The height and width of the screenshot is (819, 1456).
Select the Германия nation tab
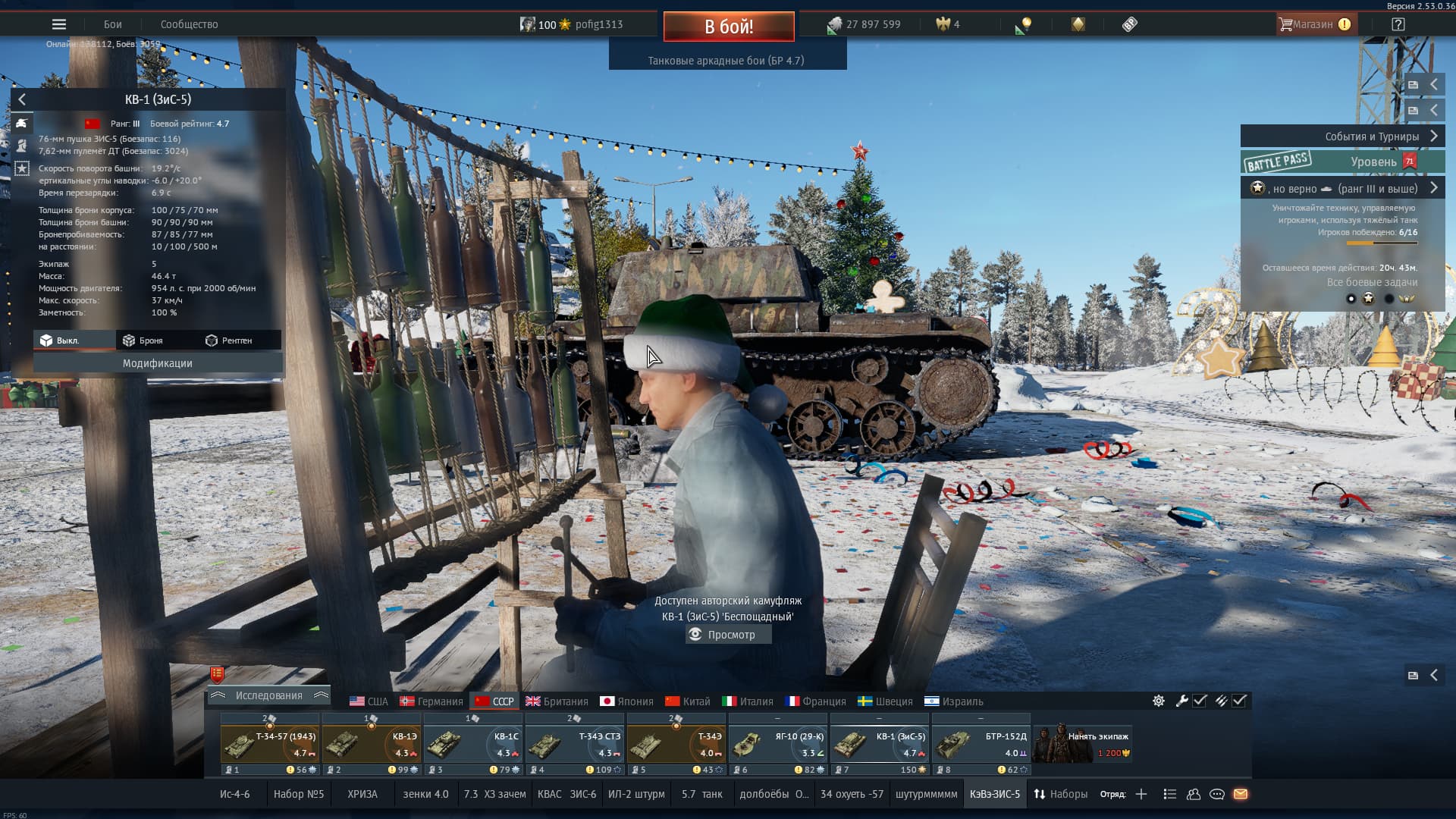(431, 701)
